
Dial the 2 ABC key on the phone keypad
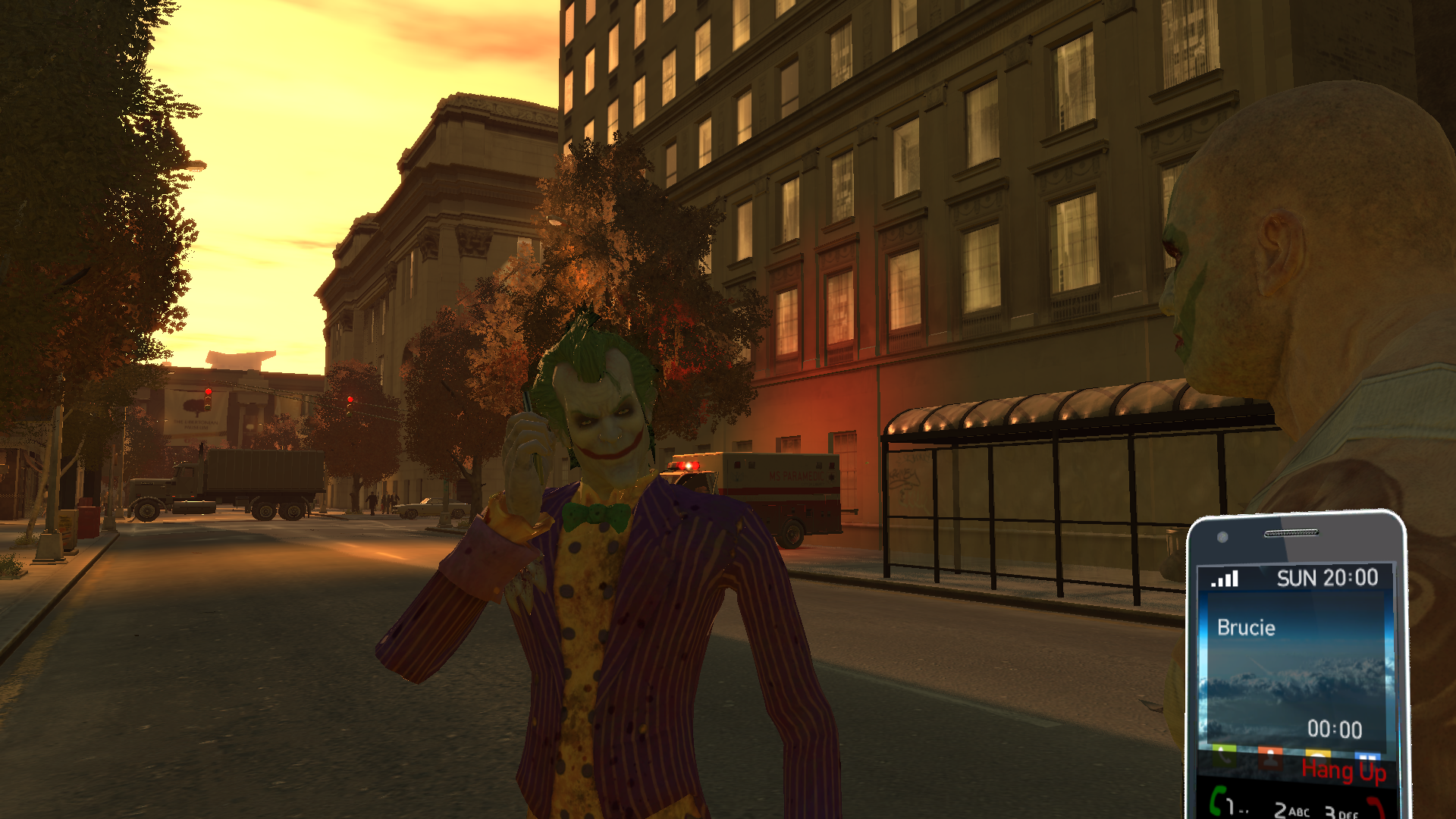(1290, 810)
